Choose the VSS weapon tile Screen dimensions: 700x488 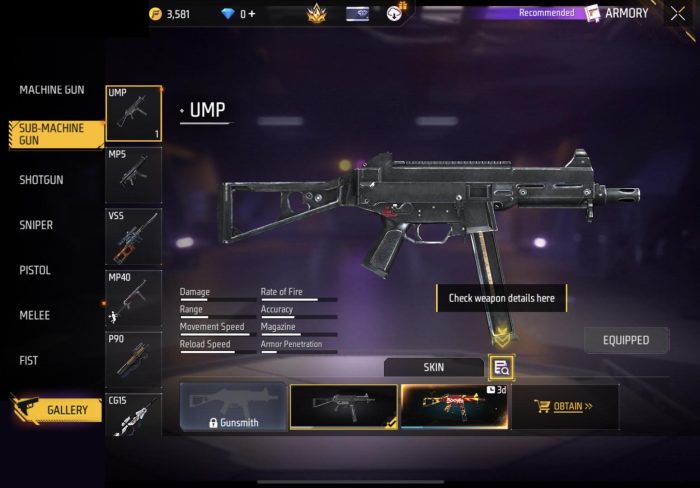click(133, 236)
